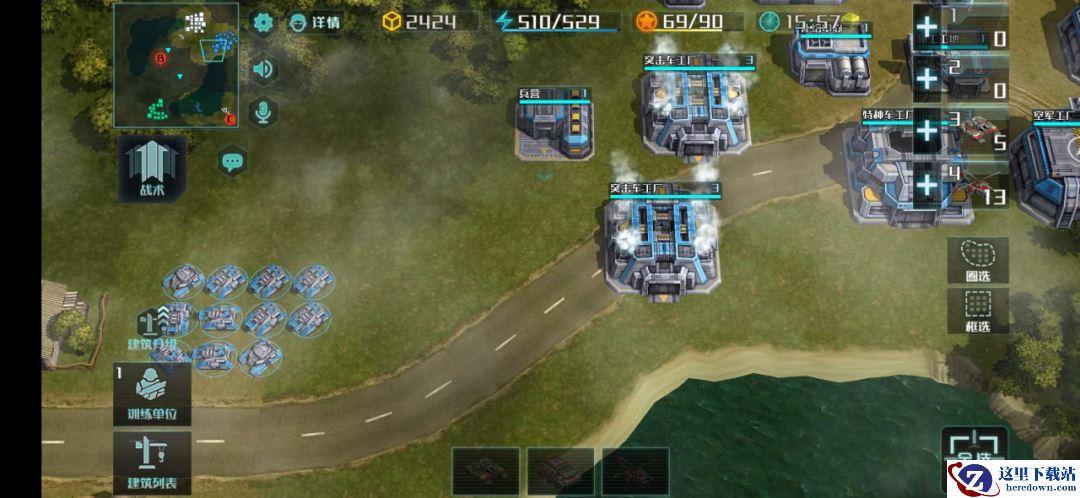Select control group 1 plus button
Viewport: 1080px width, 498px height.
(x=928, y=27)
